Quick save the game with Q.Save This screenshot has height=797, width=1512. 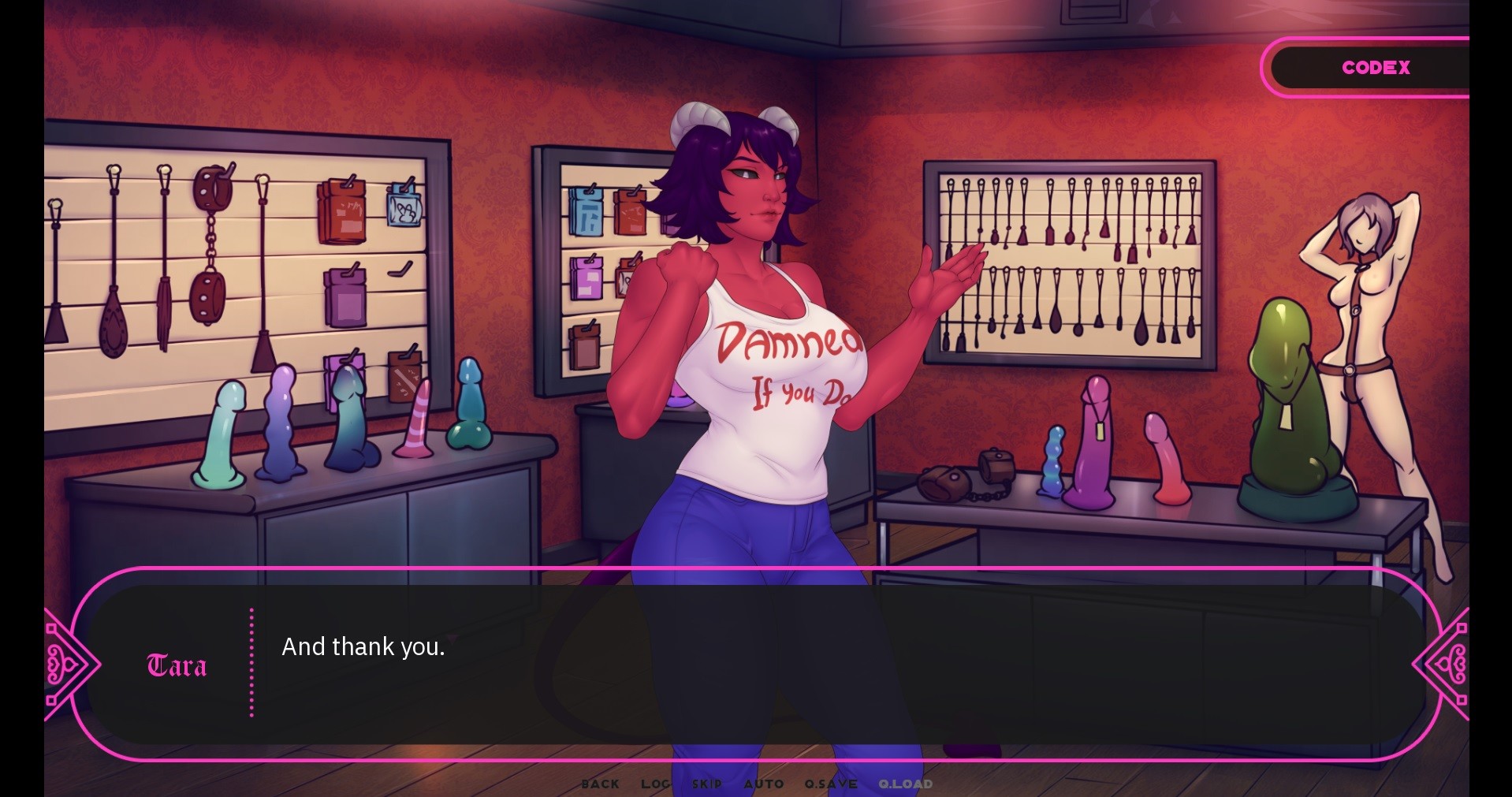pyautogui.click(x=830, y=784)
